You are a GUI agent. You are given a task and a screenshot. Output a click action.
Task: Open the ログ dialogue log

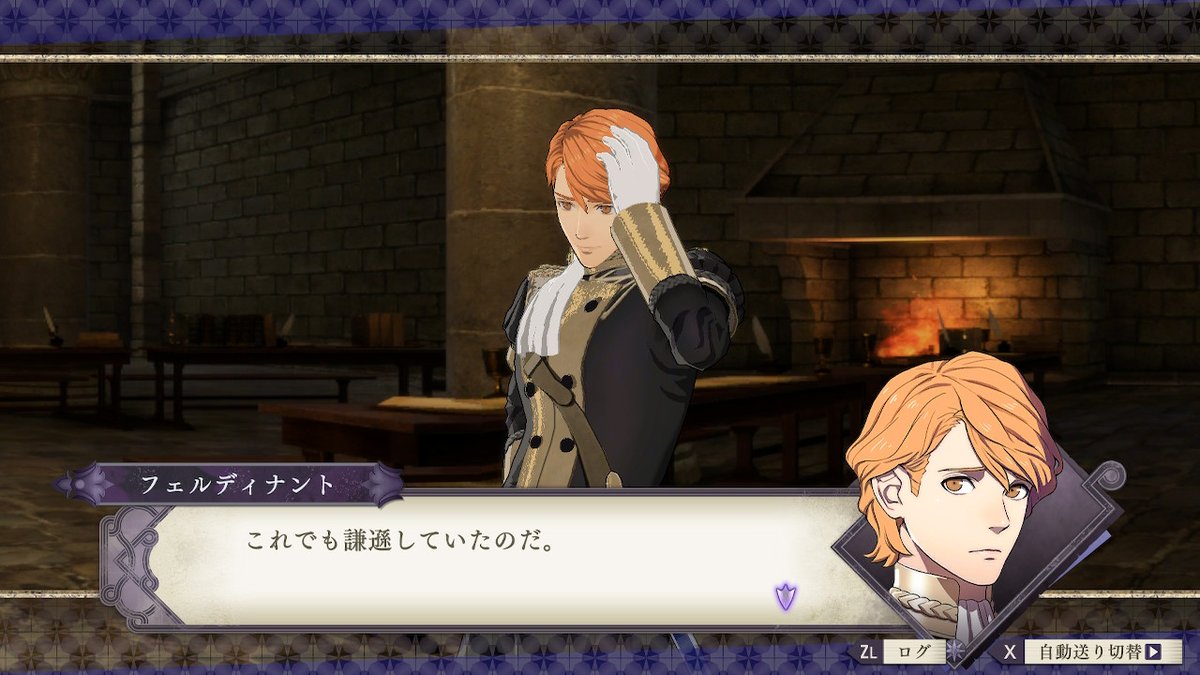(914, 653)
